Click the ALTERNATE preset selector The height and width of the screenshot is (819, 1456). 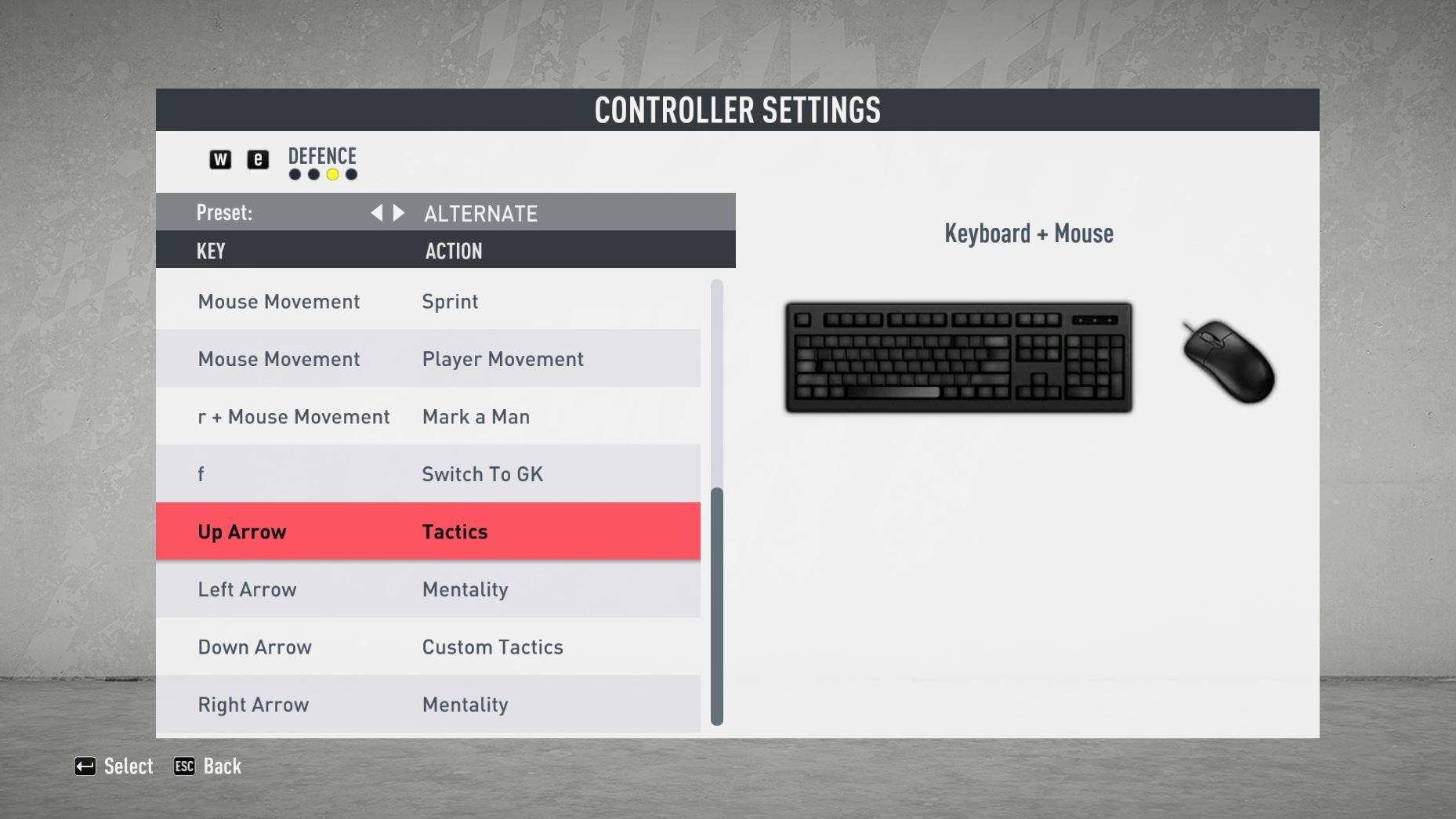pyautogui.click(x=480, y=212)
